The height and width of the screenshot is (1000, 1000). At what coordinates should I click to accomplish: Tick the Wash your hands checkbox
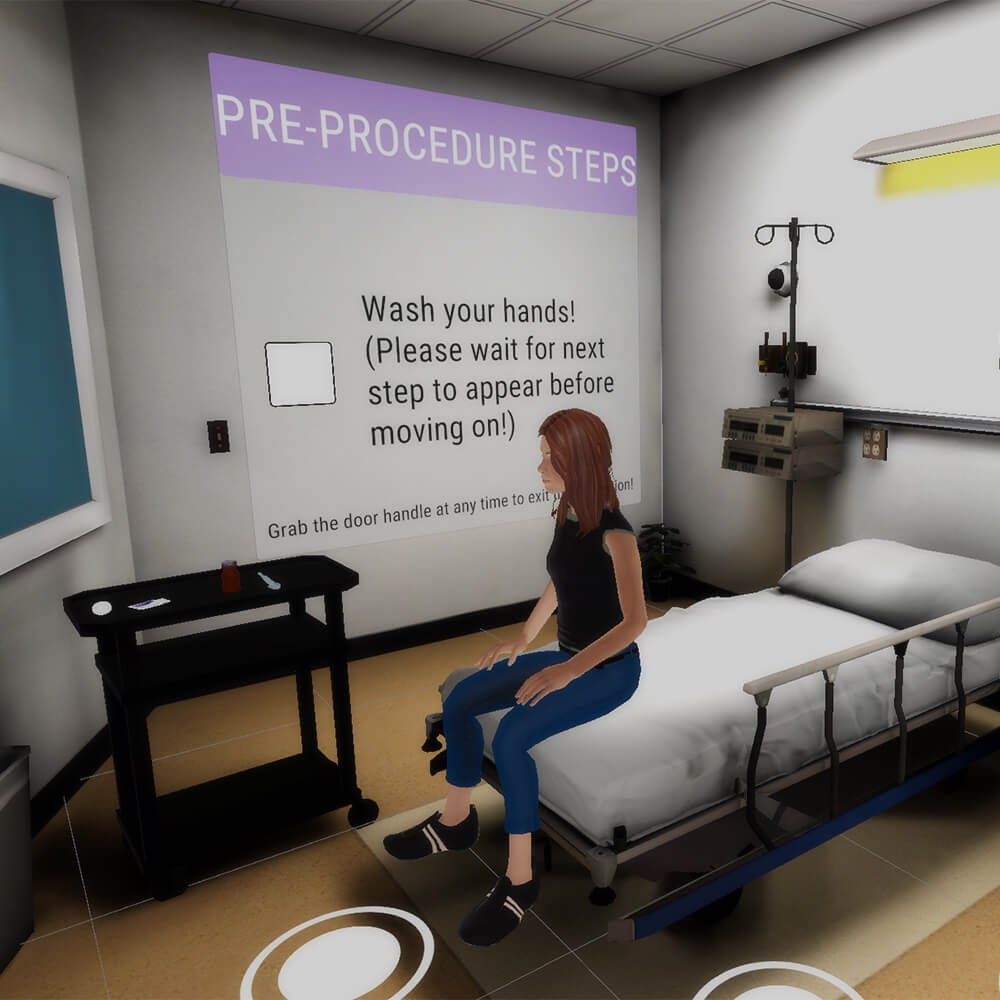[300, 374]
